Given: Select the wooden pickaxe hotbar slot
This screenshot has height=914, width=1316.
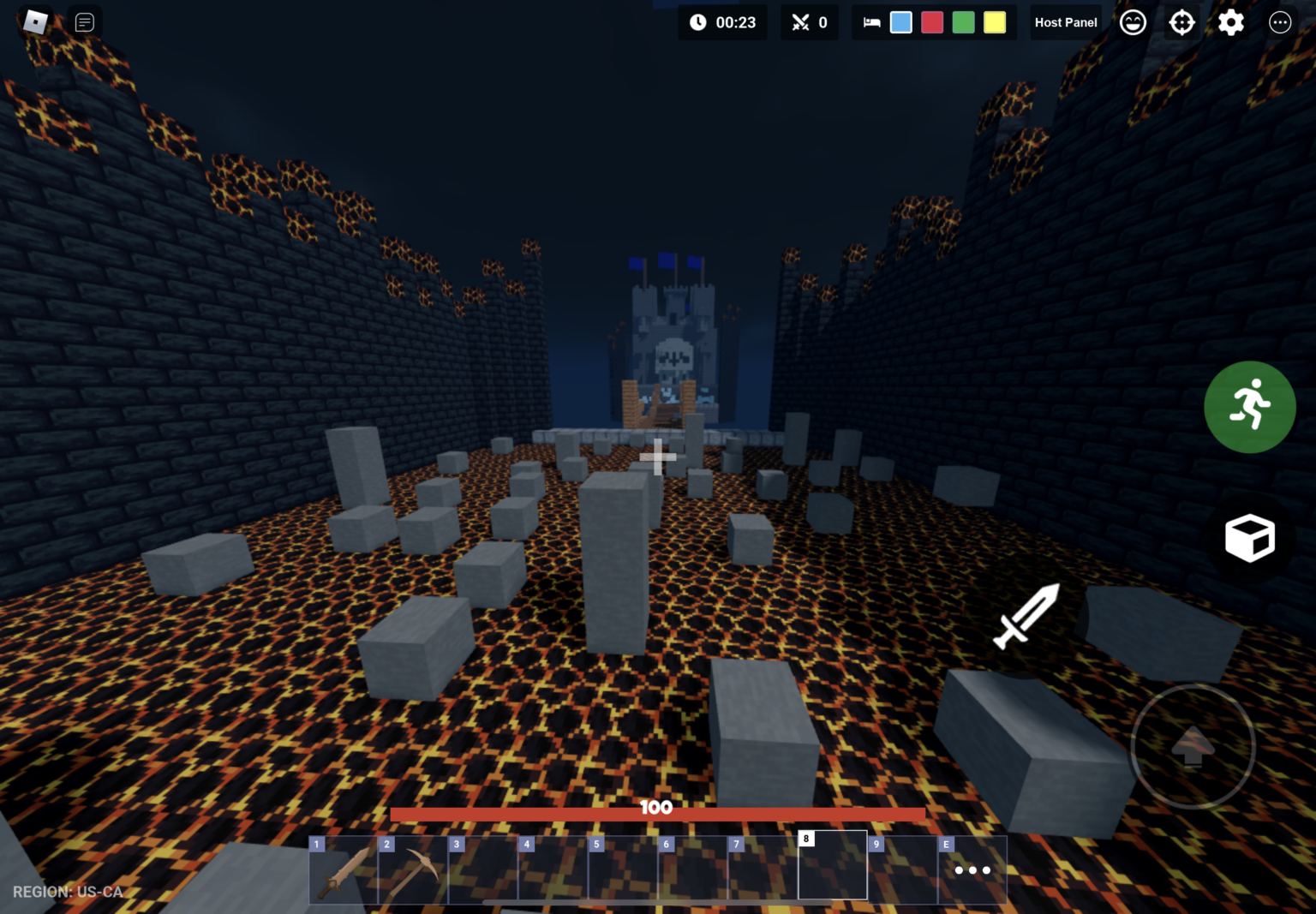Looking at the screenshot, I should [x=413, y=869].
